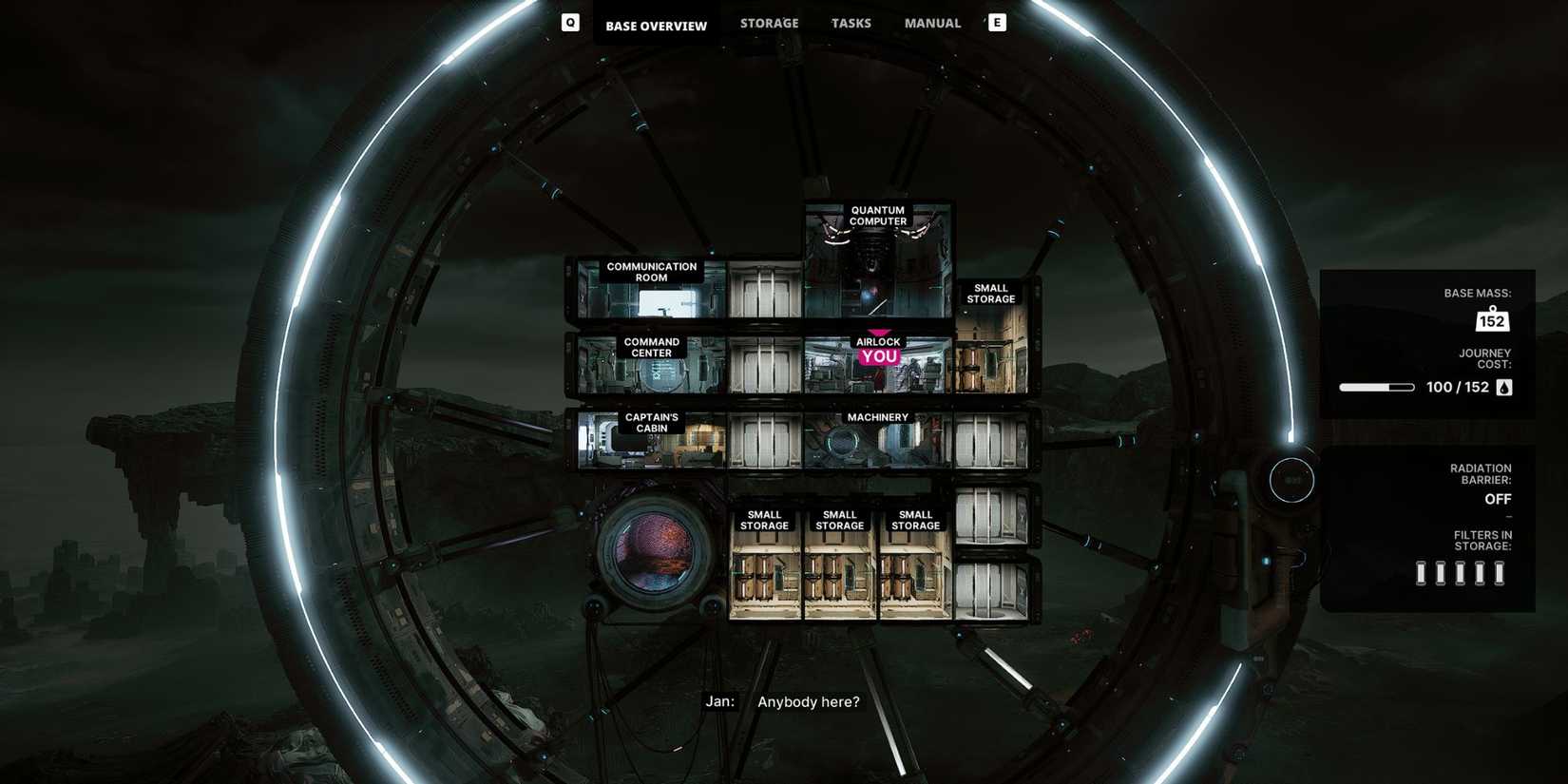The width and height of the screenshot is (1568, 784).
Task: Open the Tasks tab
Action: click(851, 23)
